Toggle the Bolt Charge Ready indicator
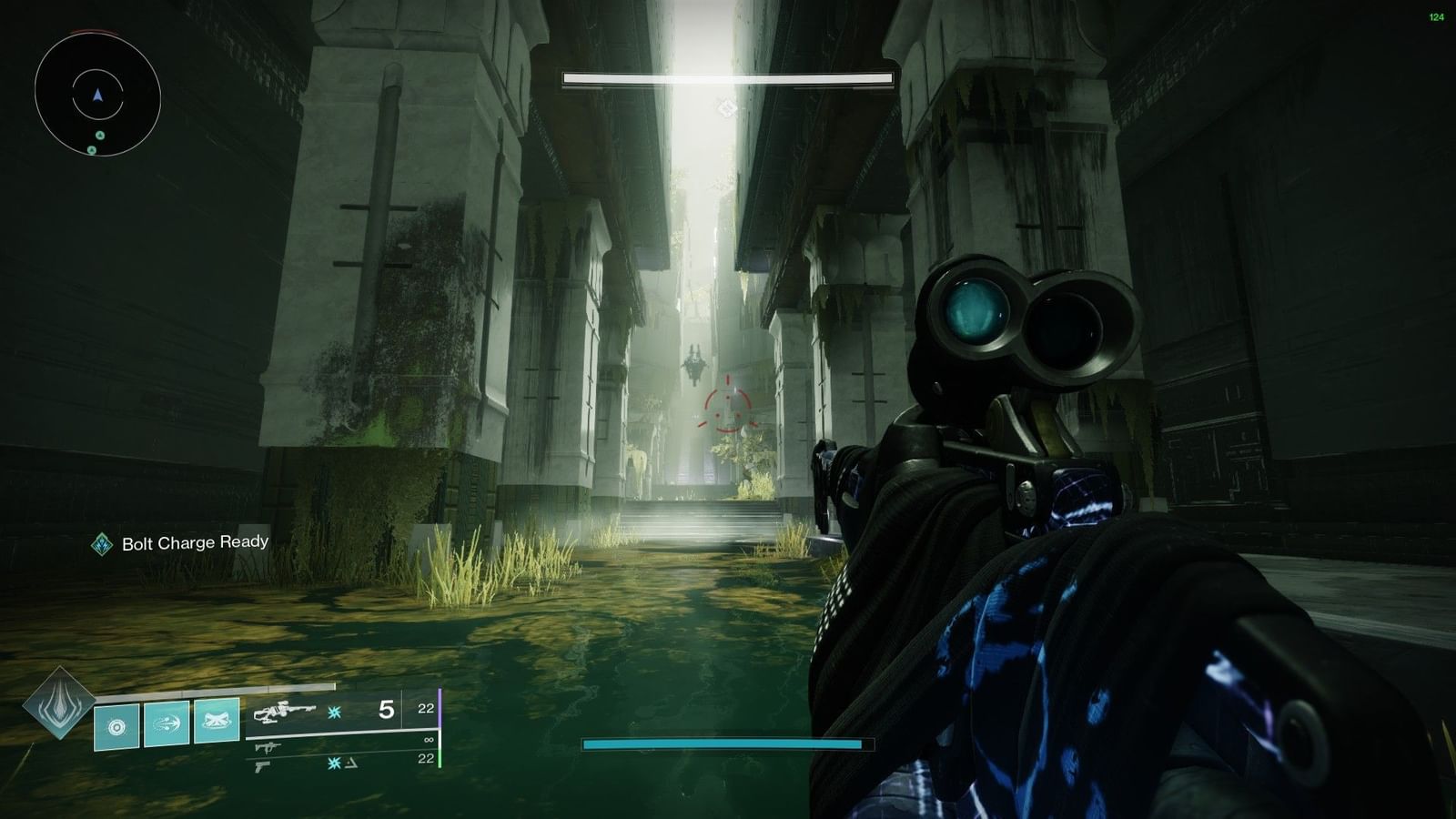1456x819 pixels. (103, 543)
